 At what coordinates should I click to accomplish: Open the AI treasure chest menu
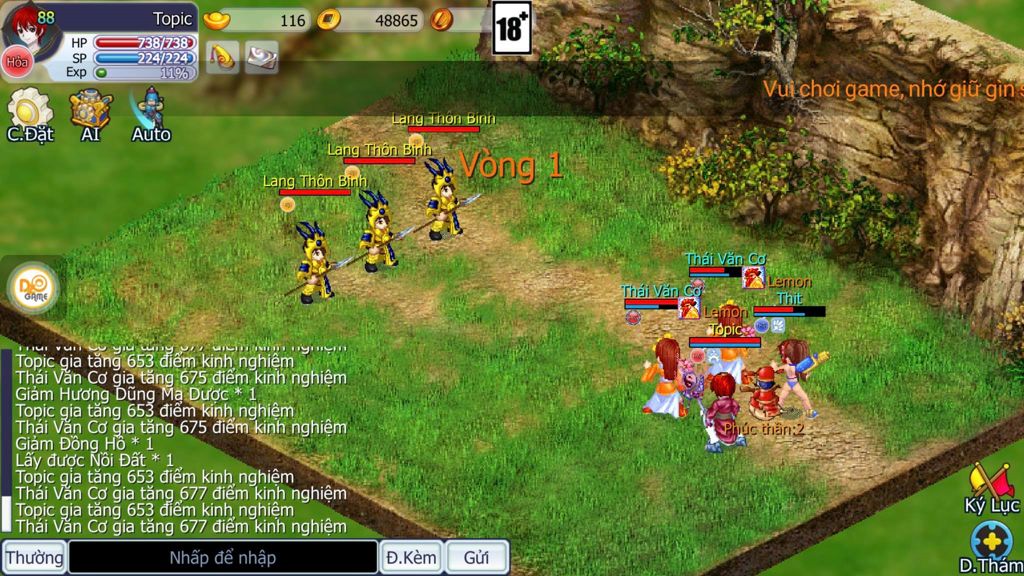coord(90,109)
